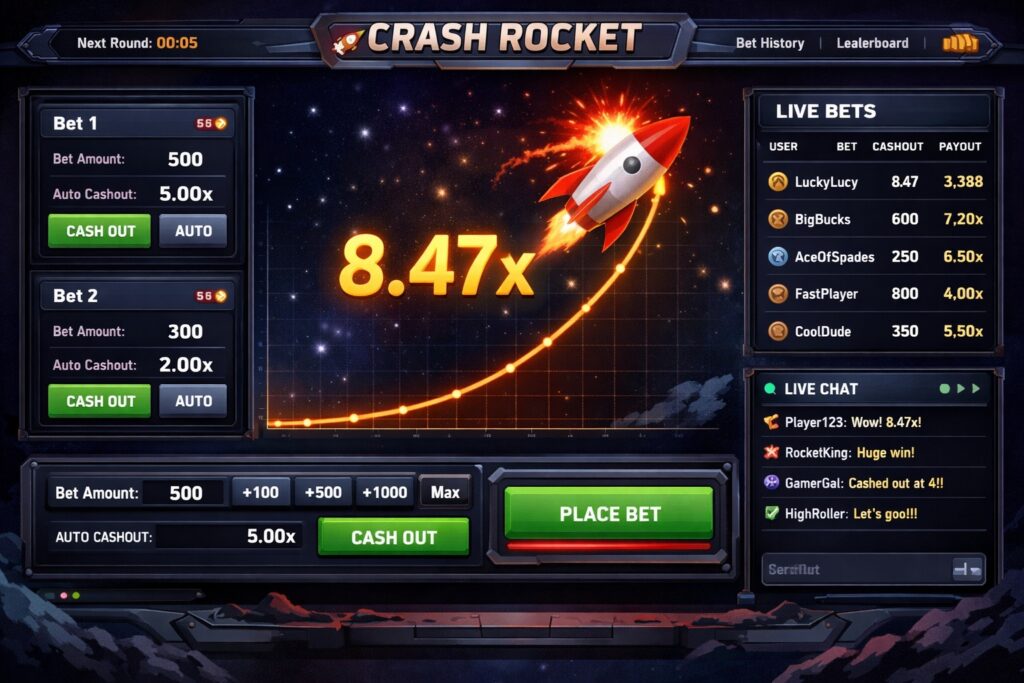Open the Leaderboard
Image resolution: width=1024 pixels, height=683 pixels.
[x=872, y=43]
